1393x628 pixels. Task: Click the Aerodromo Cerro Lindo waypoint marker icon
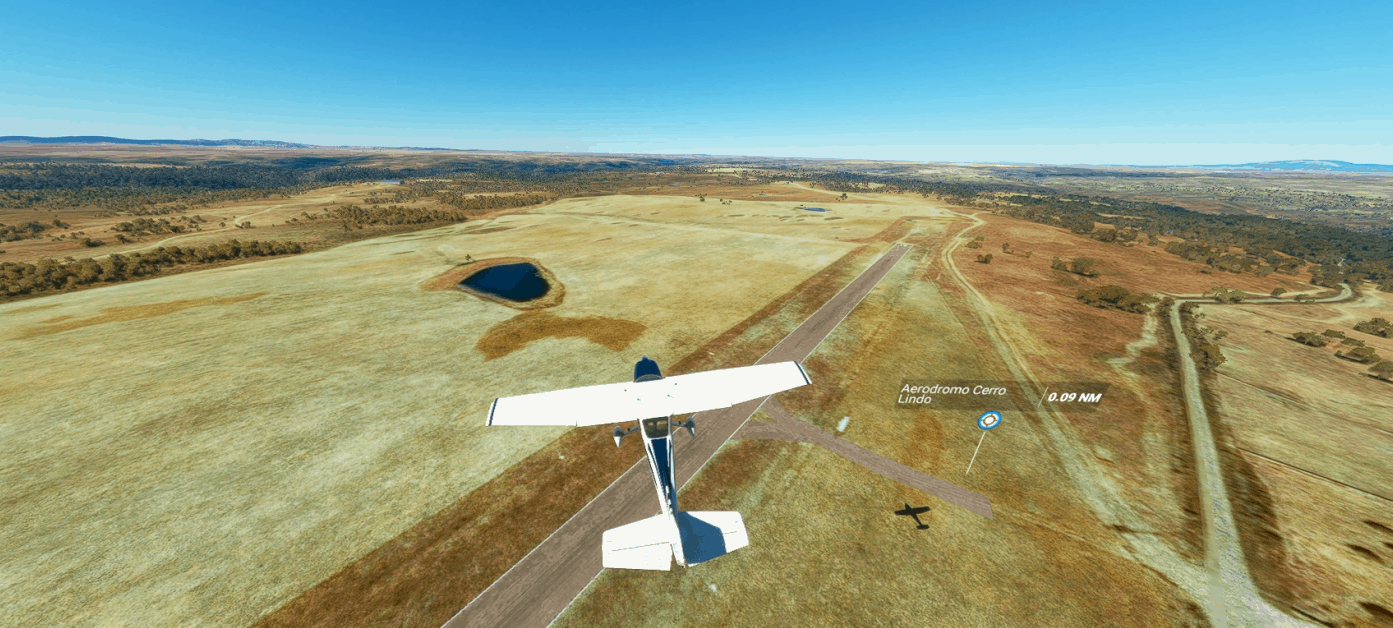pyautogui.click(x=989, y=420)
